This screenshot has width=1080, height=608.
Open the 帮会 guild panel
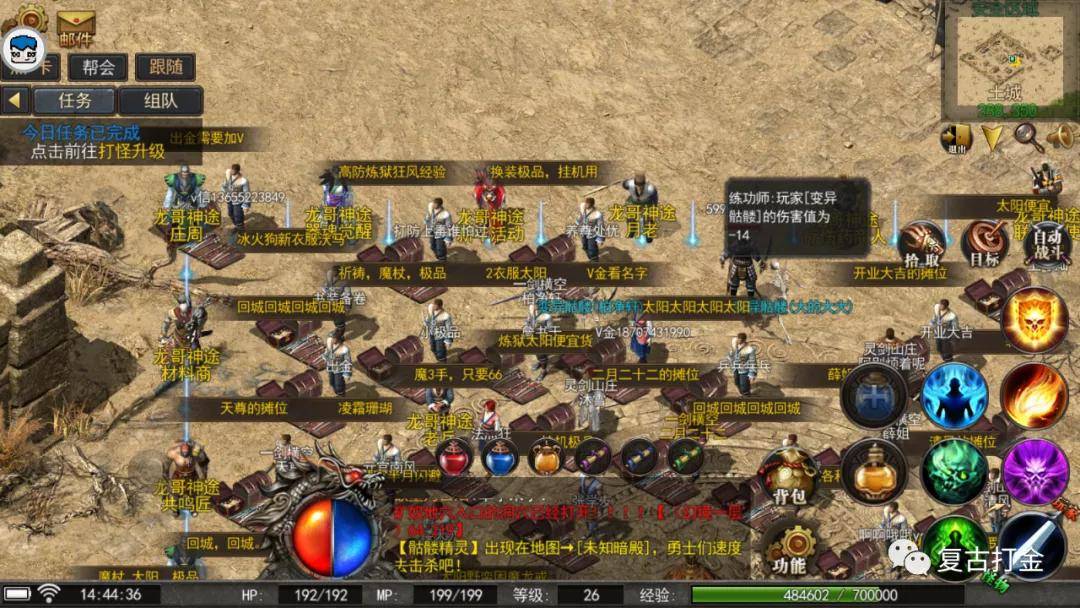(98, 67)
